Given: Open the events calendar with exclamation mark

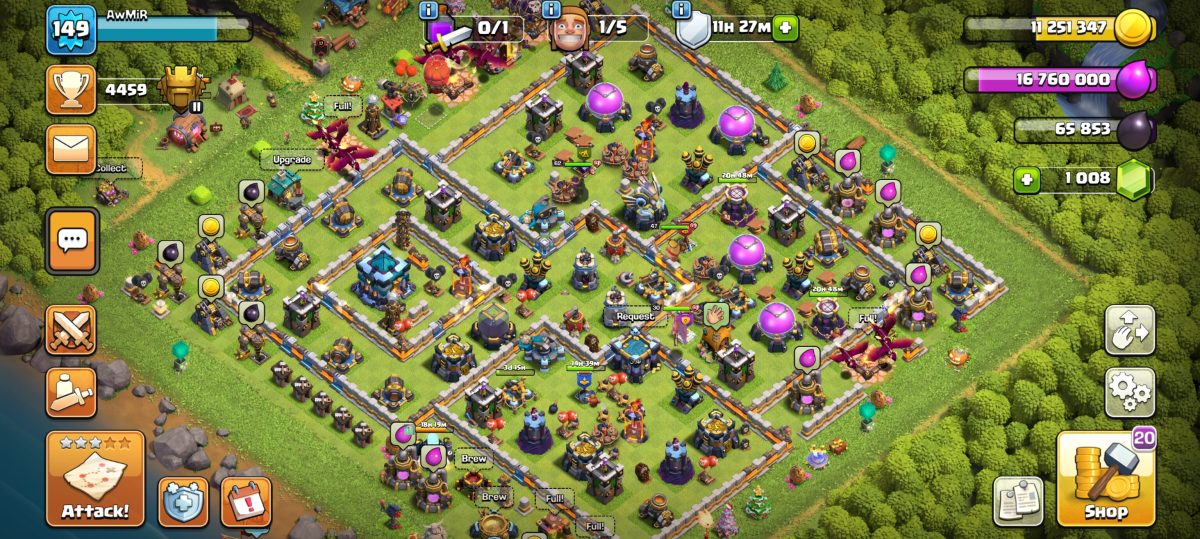Looking at the screenshot, I should coord(245,501).
